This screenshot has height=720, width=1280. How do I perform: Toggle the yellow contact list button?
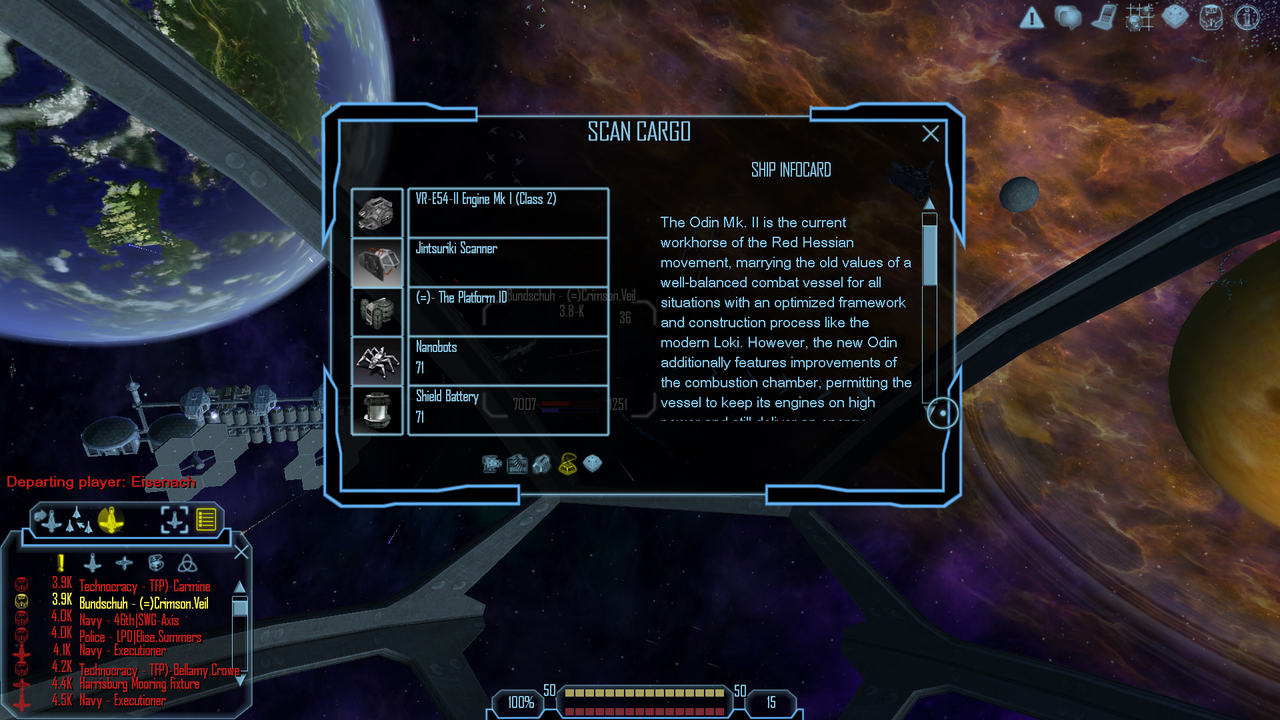[x=206, y=520]
